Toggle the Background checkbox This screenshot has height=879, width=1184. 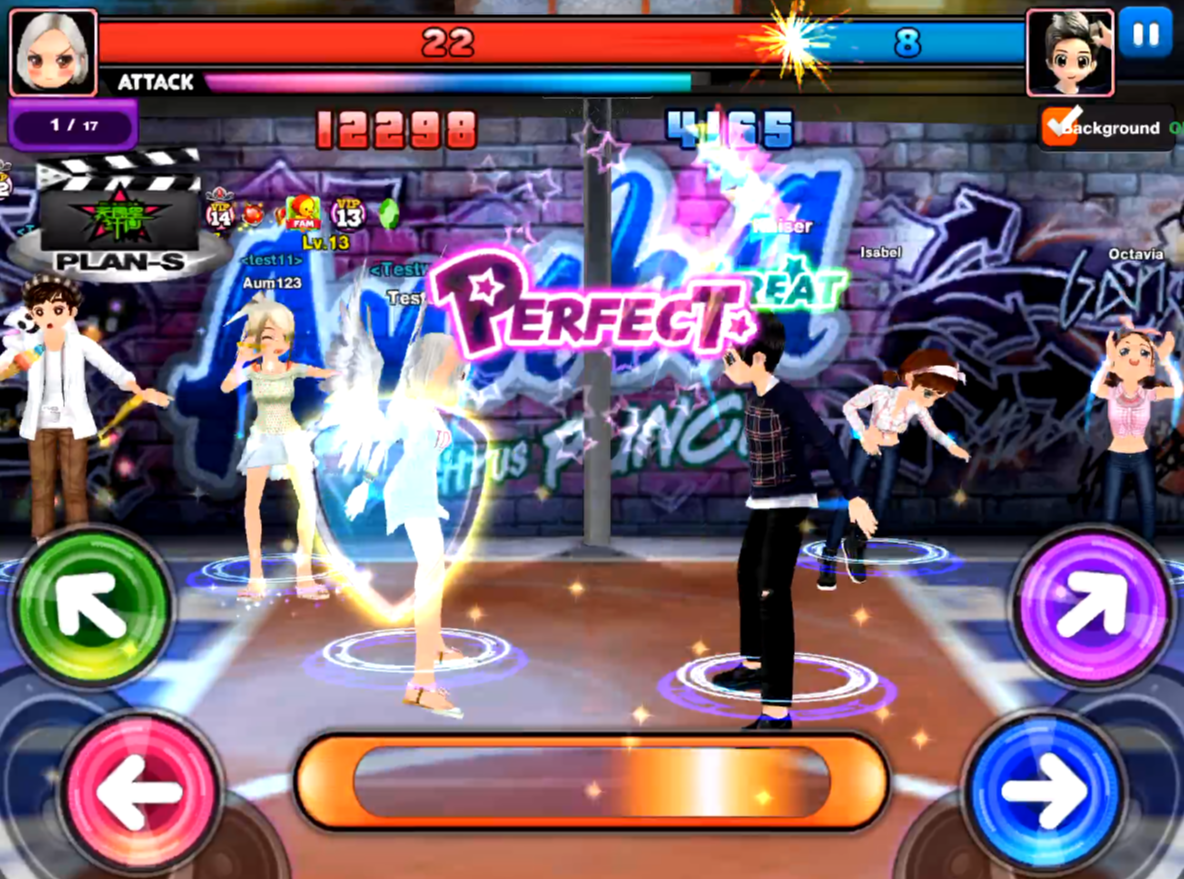(x=1058, y=127)
